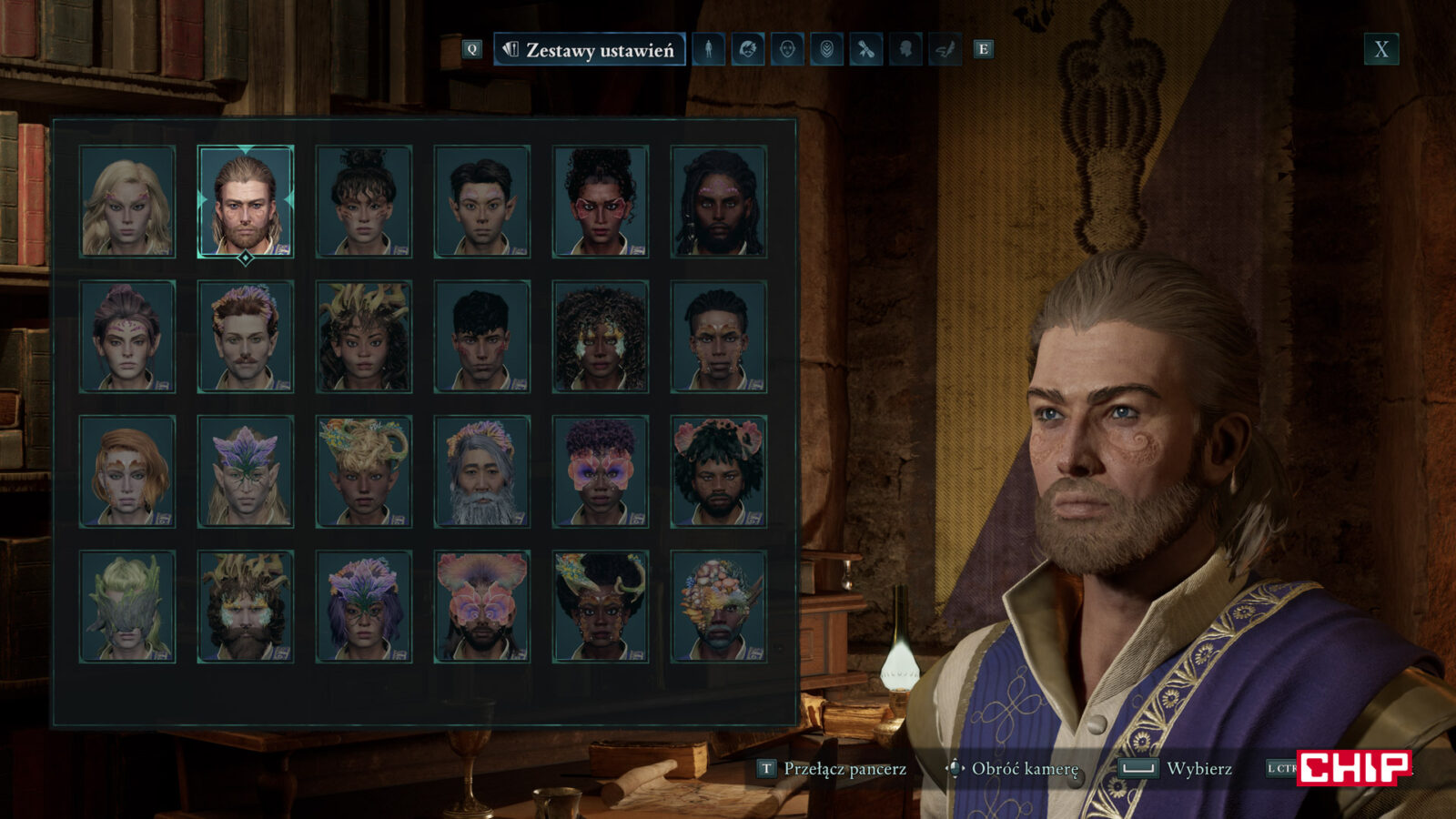The image size is (1456, 819).
Task: Open the Zestawy ustawień presets tab
Action: tap(590, 50)
